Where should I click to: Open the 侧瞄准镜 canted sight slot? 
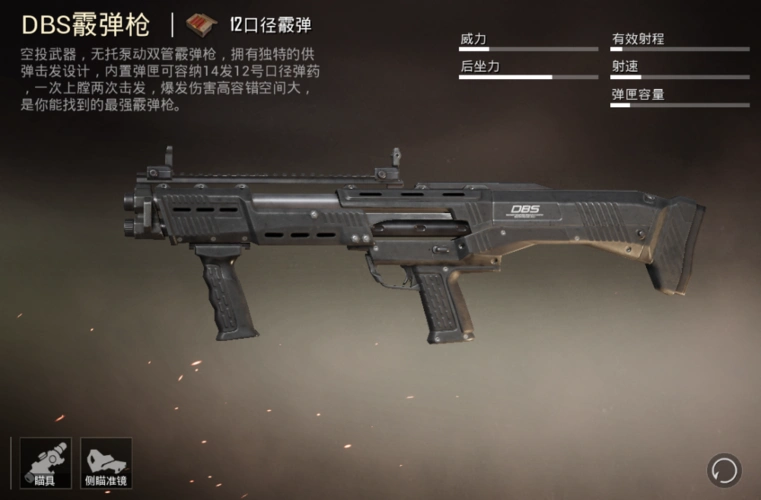[106, 463]
